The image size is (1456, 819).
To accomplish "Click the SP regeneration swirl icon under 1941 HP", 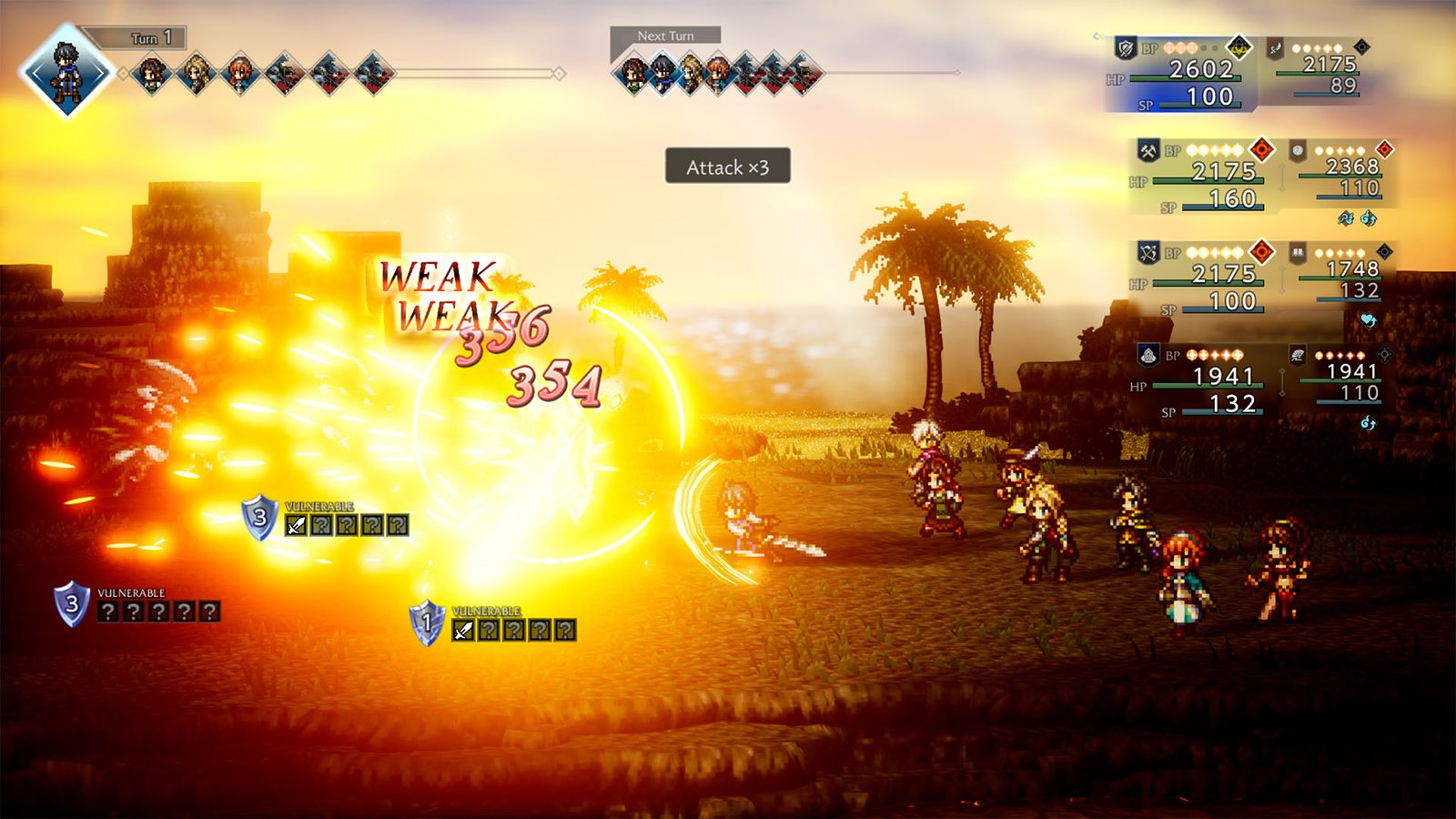I will pyautogui.click(x=1367, y=420).
